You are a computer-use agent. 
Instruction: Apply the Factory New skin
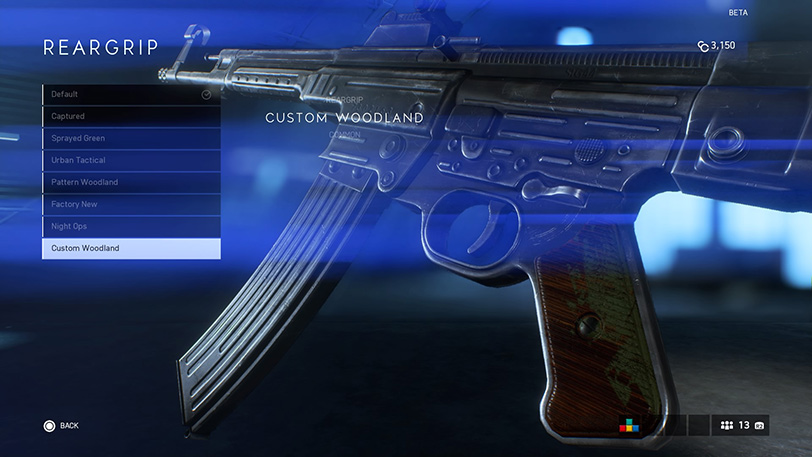click(x=130, y=204)
